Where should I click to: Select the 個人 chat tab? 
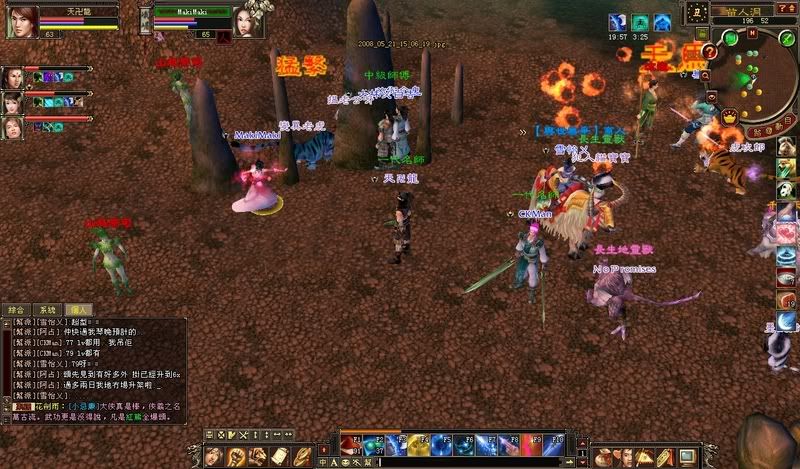(77, 310)
